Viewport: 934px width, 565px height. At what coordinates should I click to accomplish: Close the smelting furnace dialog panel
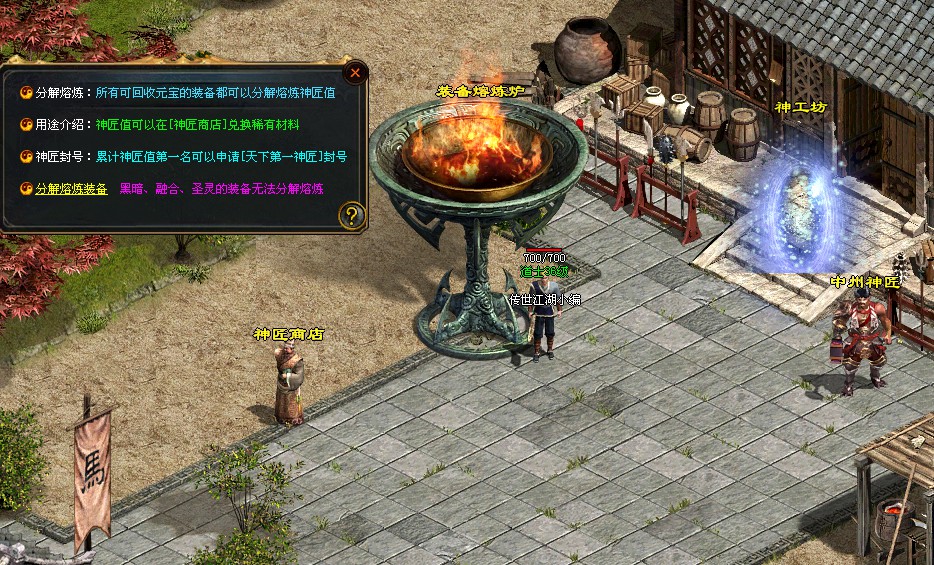point(355,72)
